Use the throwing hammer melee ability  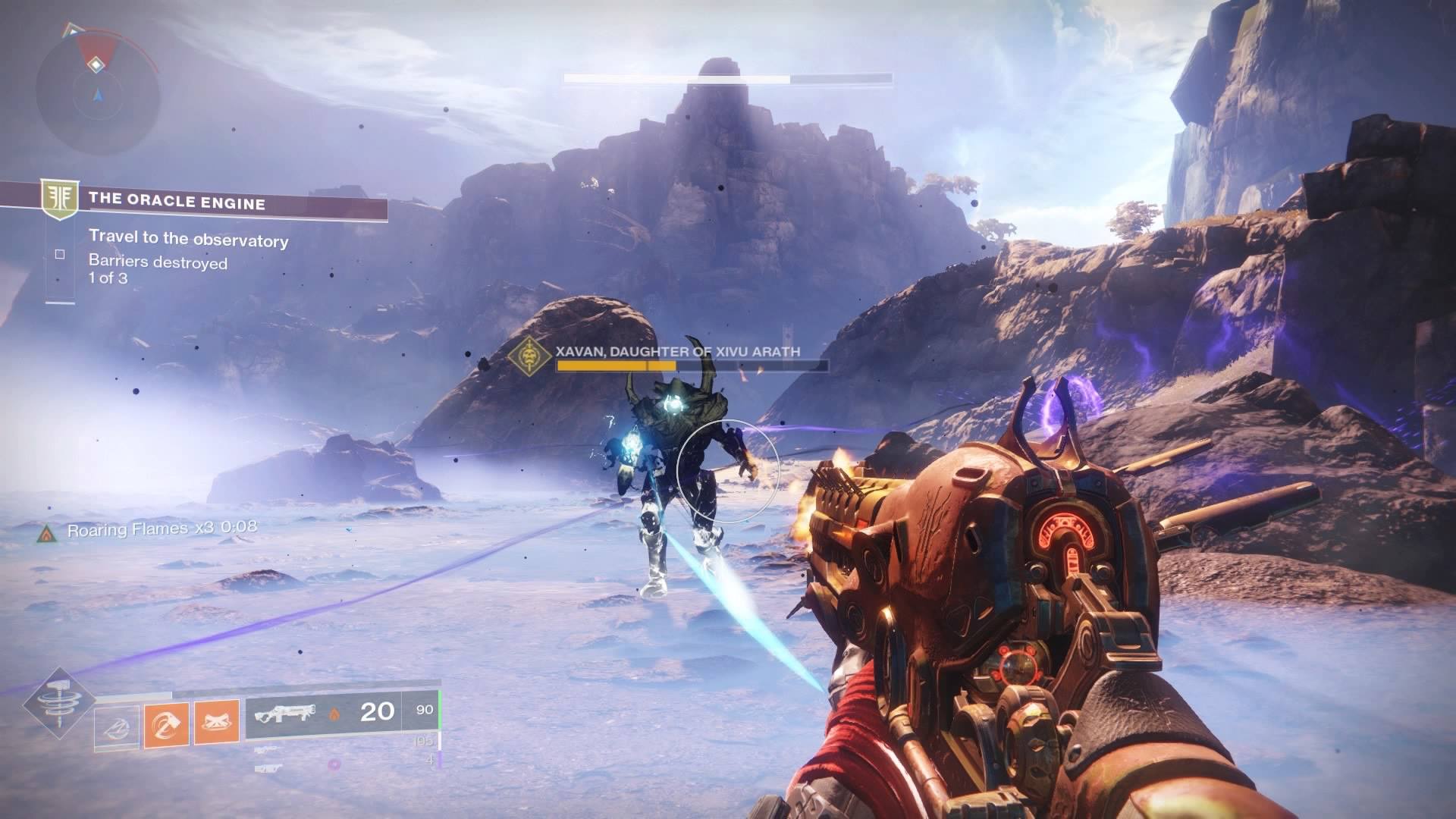167,726
